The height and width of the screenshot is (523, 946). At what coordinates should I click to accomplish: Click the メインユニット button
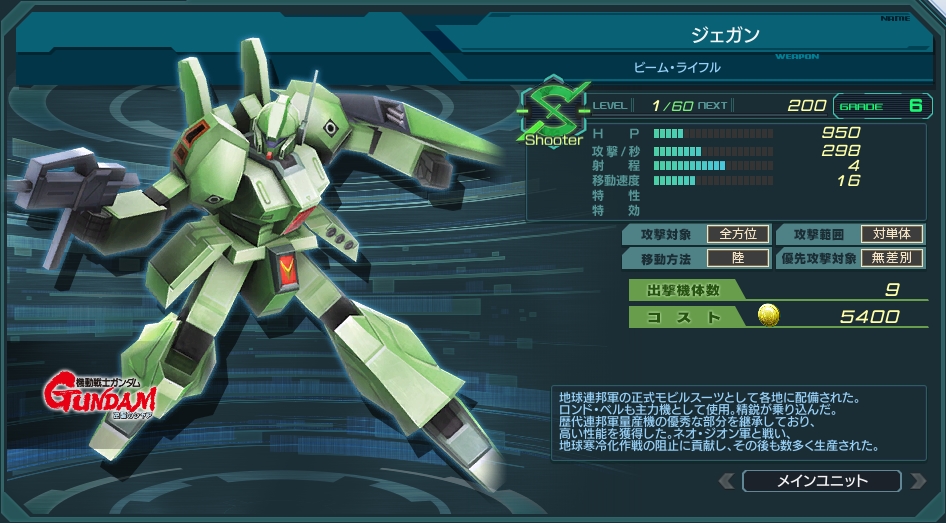822,481
